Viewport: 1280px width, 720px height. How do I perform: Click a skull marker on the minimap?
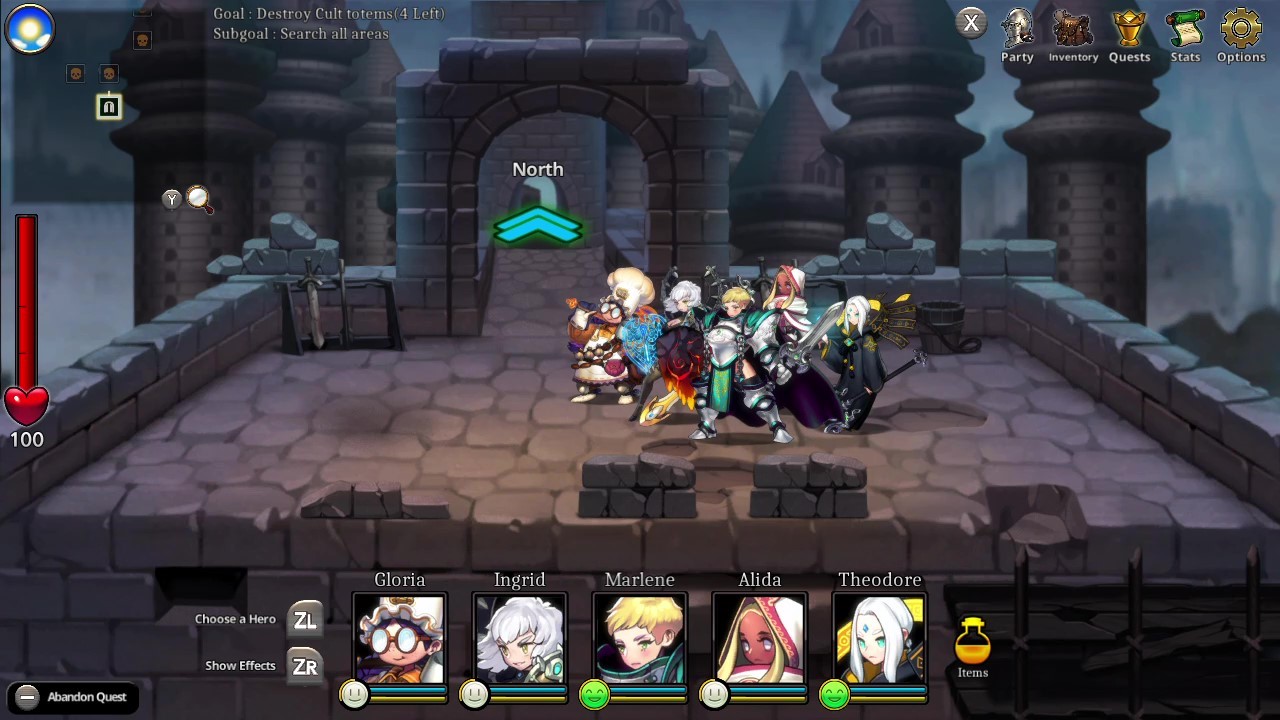[75, 73]
